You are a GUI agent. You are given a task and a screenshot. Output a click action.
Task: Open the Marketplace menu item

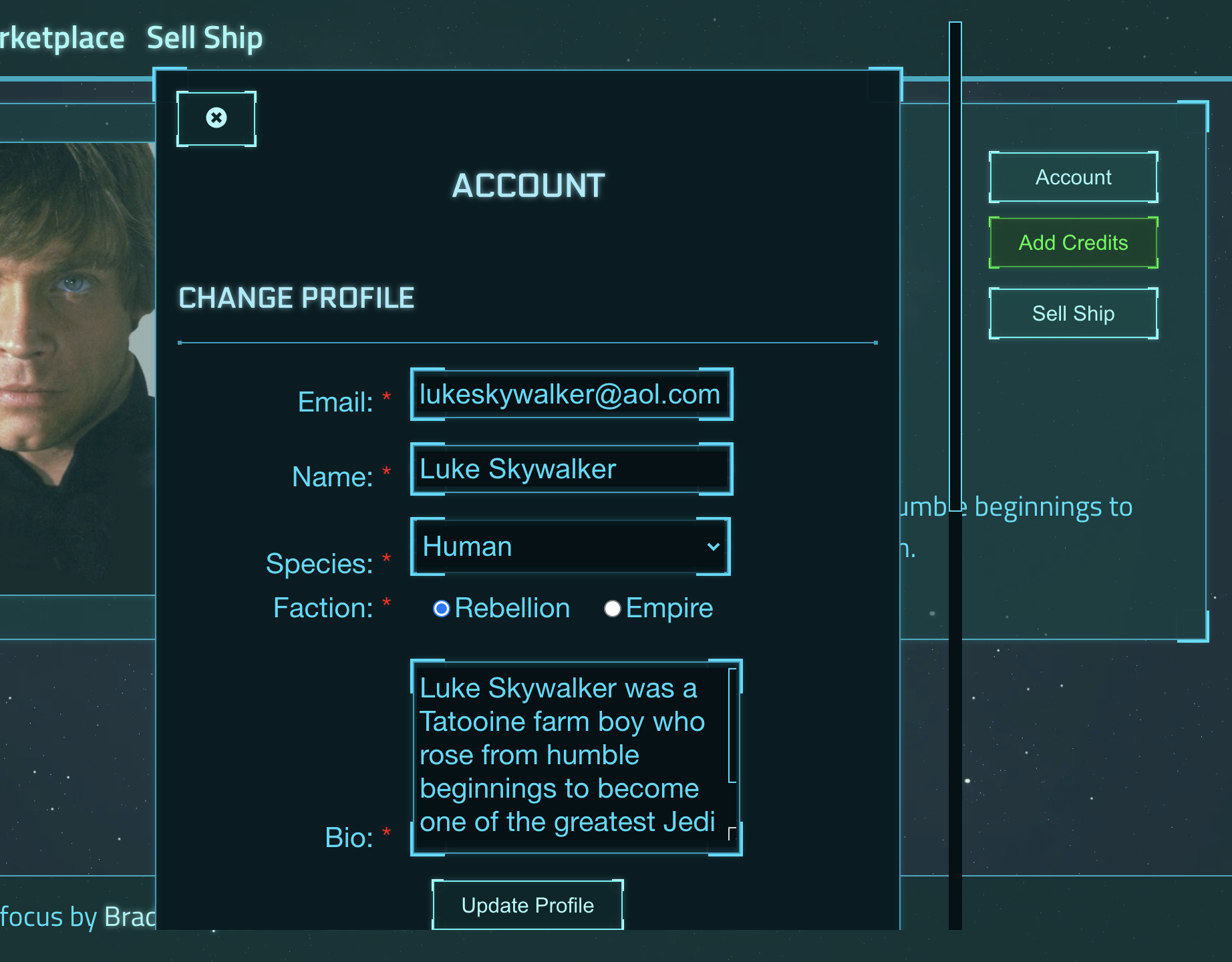[x=60, y=37]
